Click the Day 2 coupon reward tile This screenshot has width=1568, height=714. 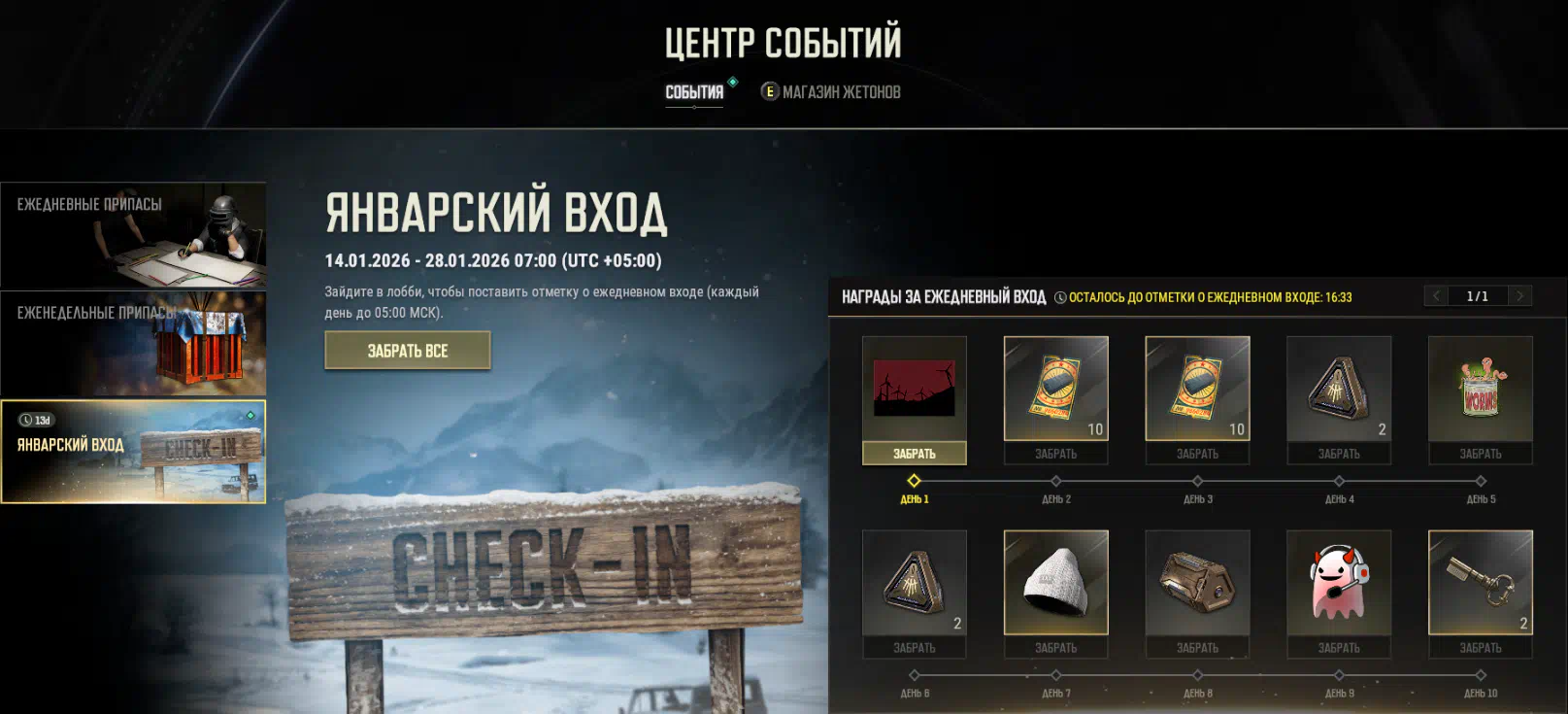[x=1056, y=389]
